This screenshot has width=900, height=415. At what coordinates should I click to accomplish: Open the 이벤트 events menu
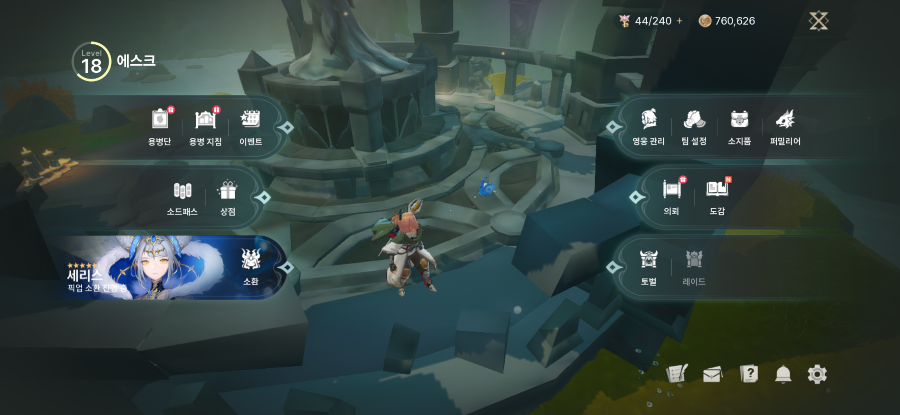(x=250, y=125)
